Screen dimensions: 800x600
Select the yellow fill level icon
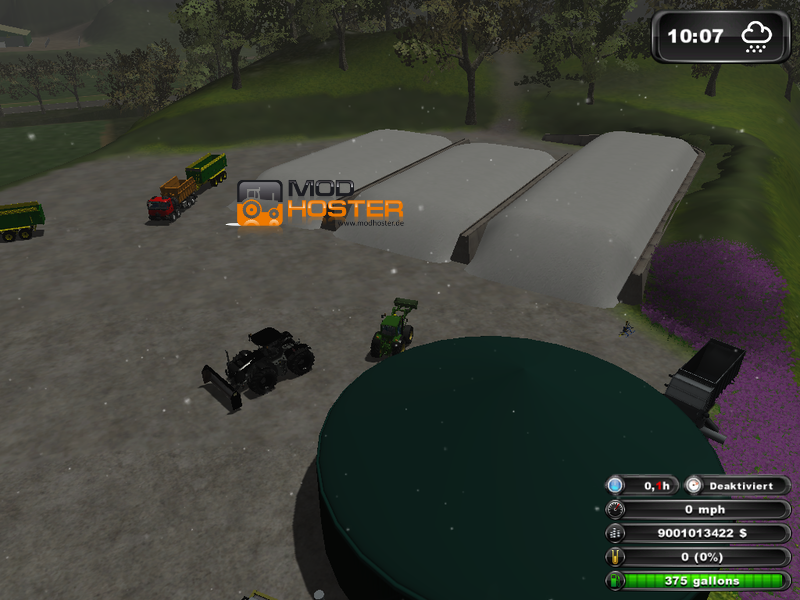click(615, 557)
